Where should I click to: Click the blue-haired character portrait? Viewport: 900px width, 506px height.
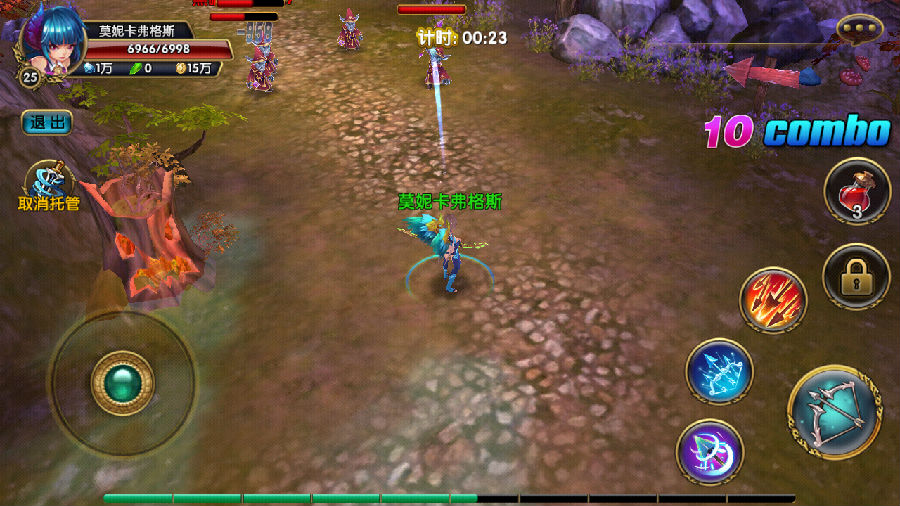[50, 42]
